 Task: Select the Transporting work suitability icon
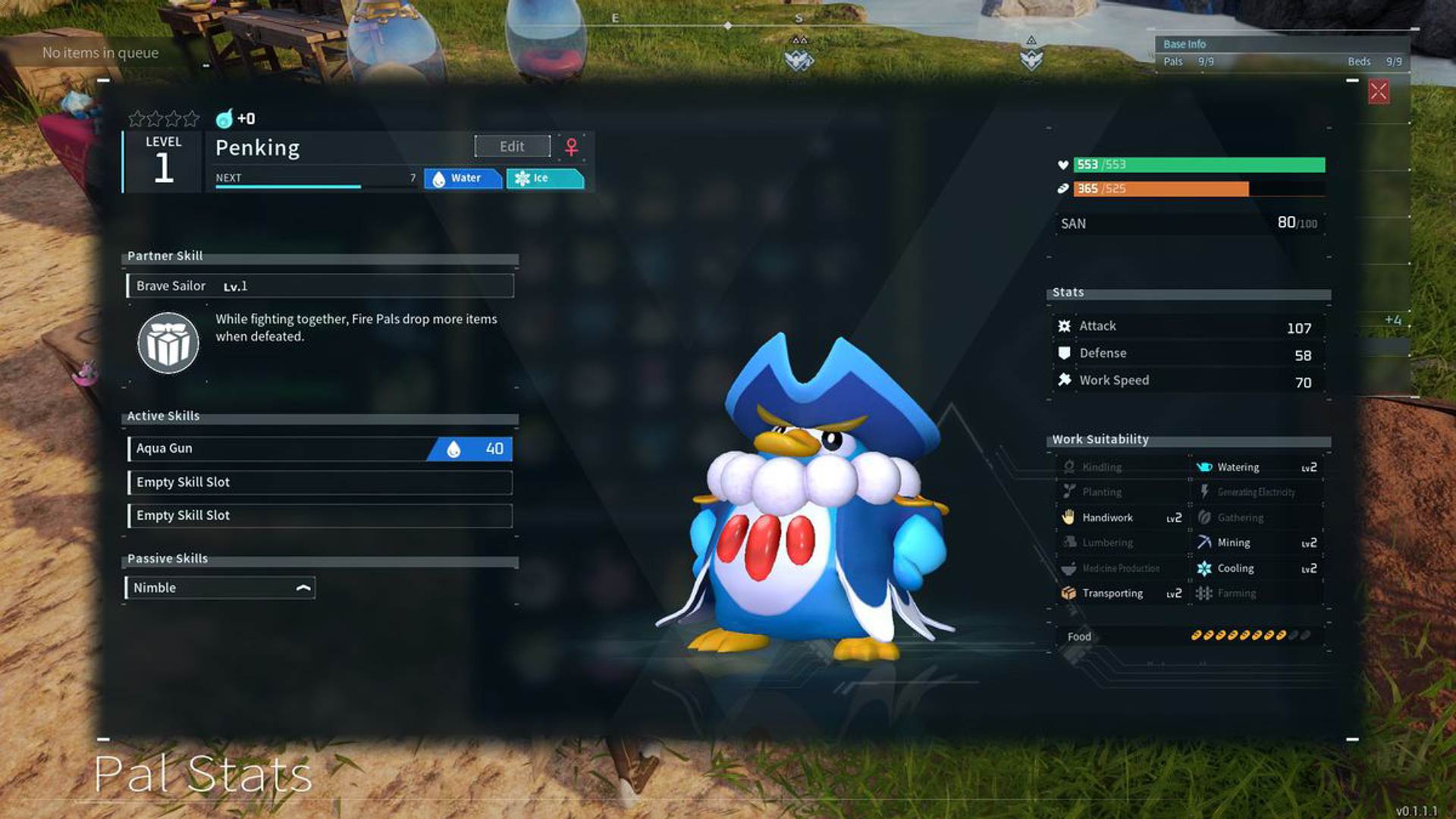[x=1069, y=593]
